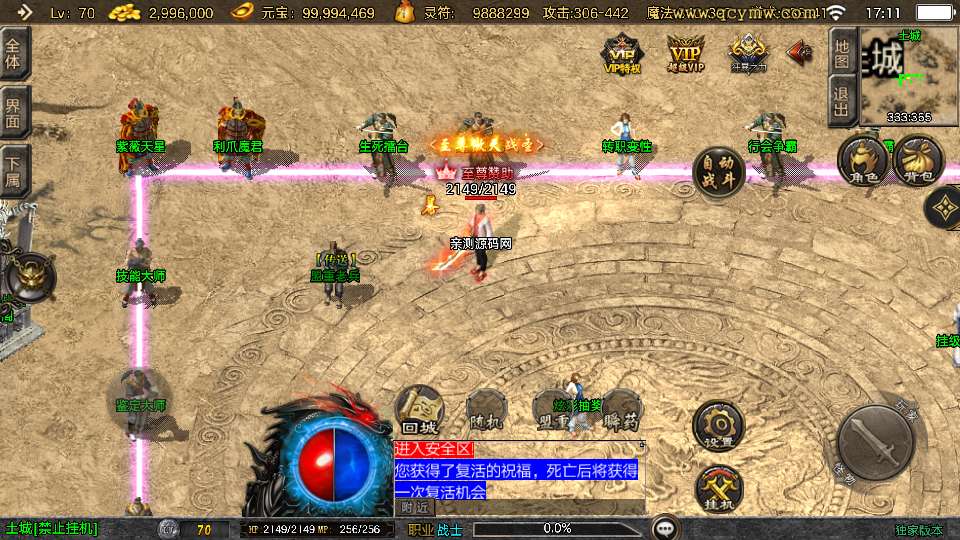Open the 背包 backpack
The height and width of the screenshot is (540, 960).
click(x=917, y=160)
